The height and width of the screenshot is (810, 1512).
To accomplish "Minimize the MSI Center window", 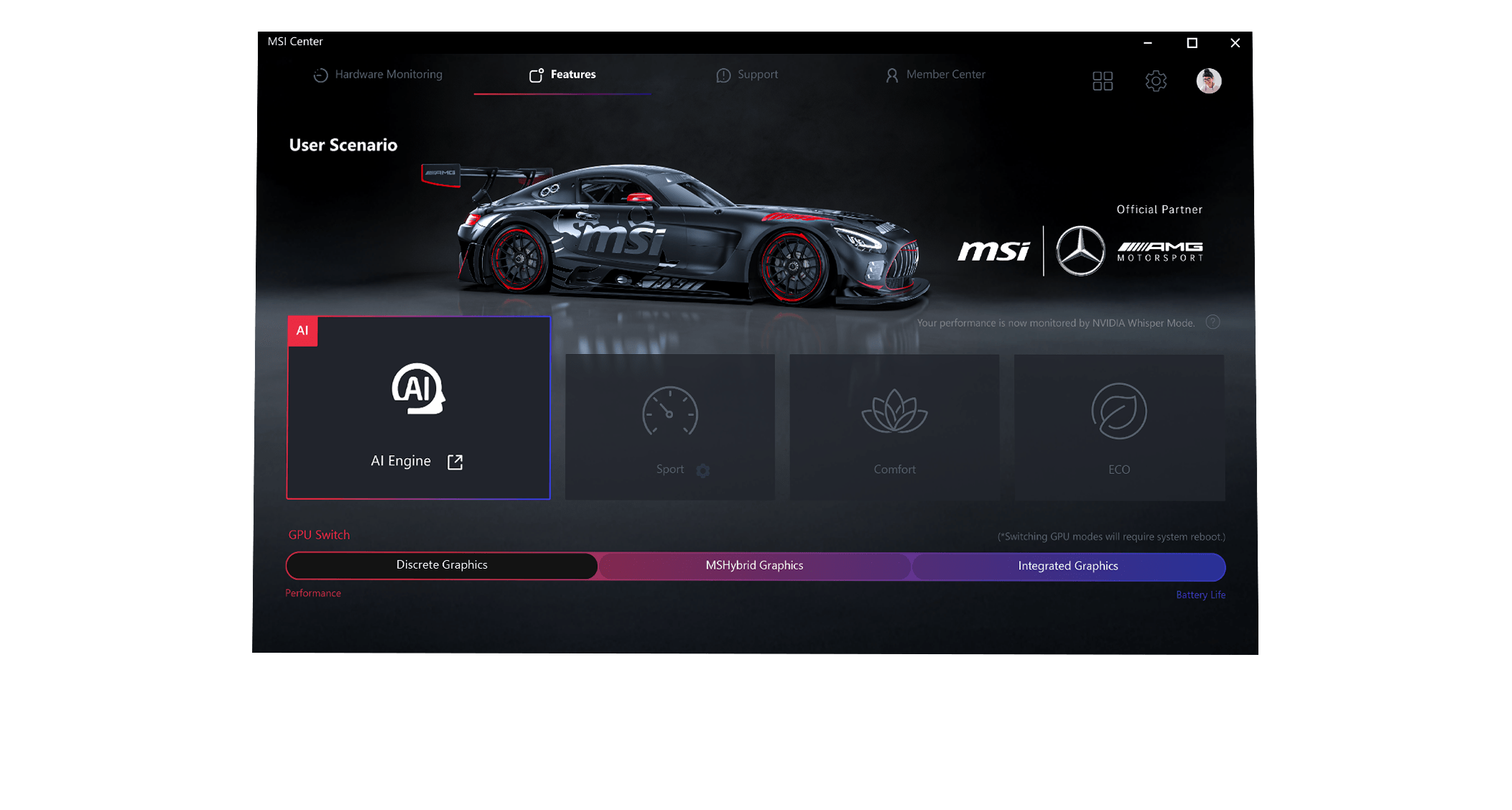I will [x=1148, y=43].
